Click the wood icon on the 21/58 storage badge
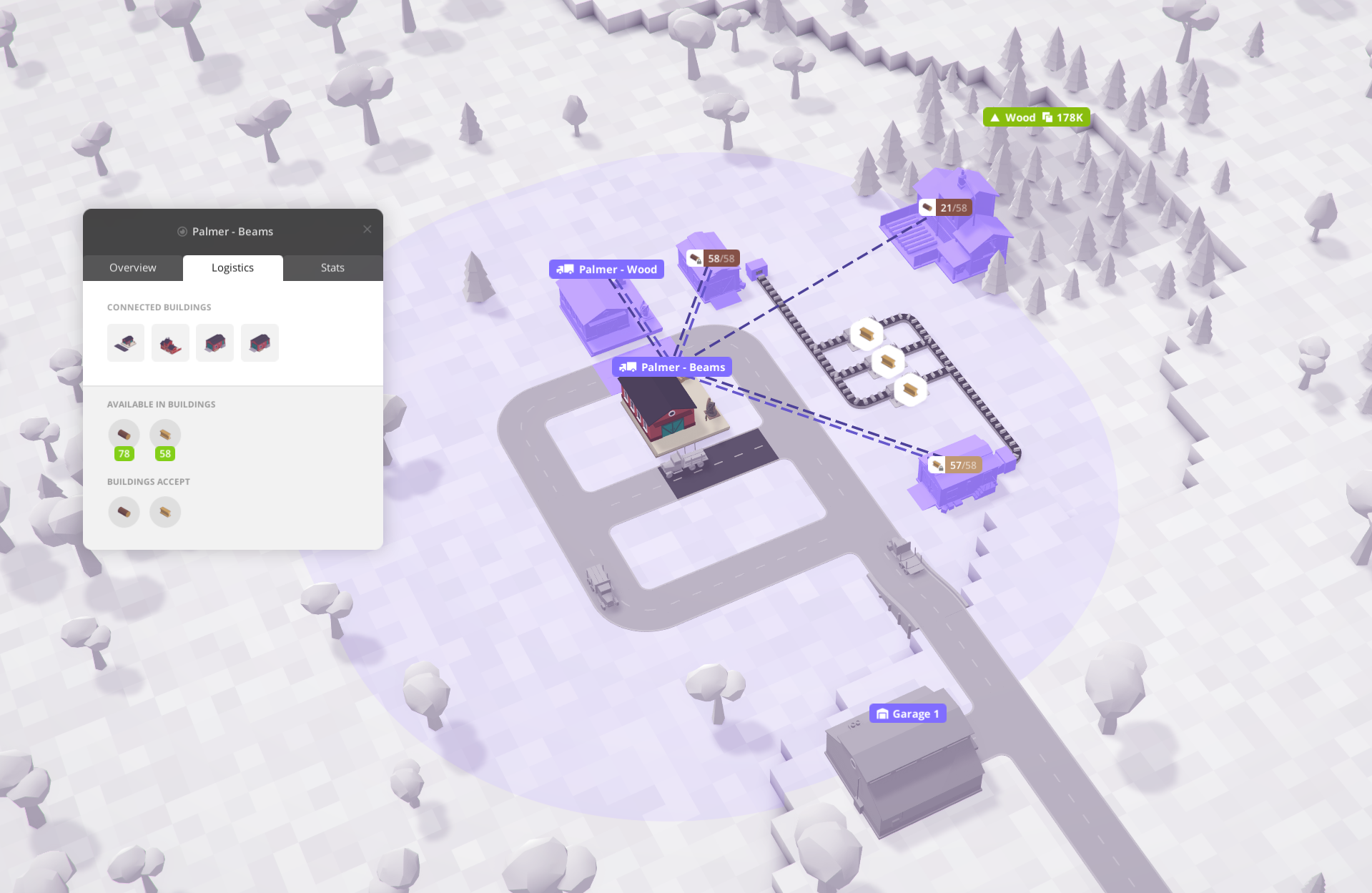Viewport: 1372px width, 893px height. click(x=927, y=207)
